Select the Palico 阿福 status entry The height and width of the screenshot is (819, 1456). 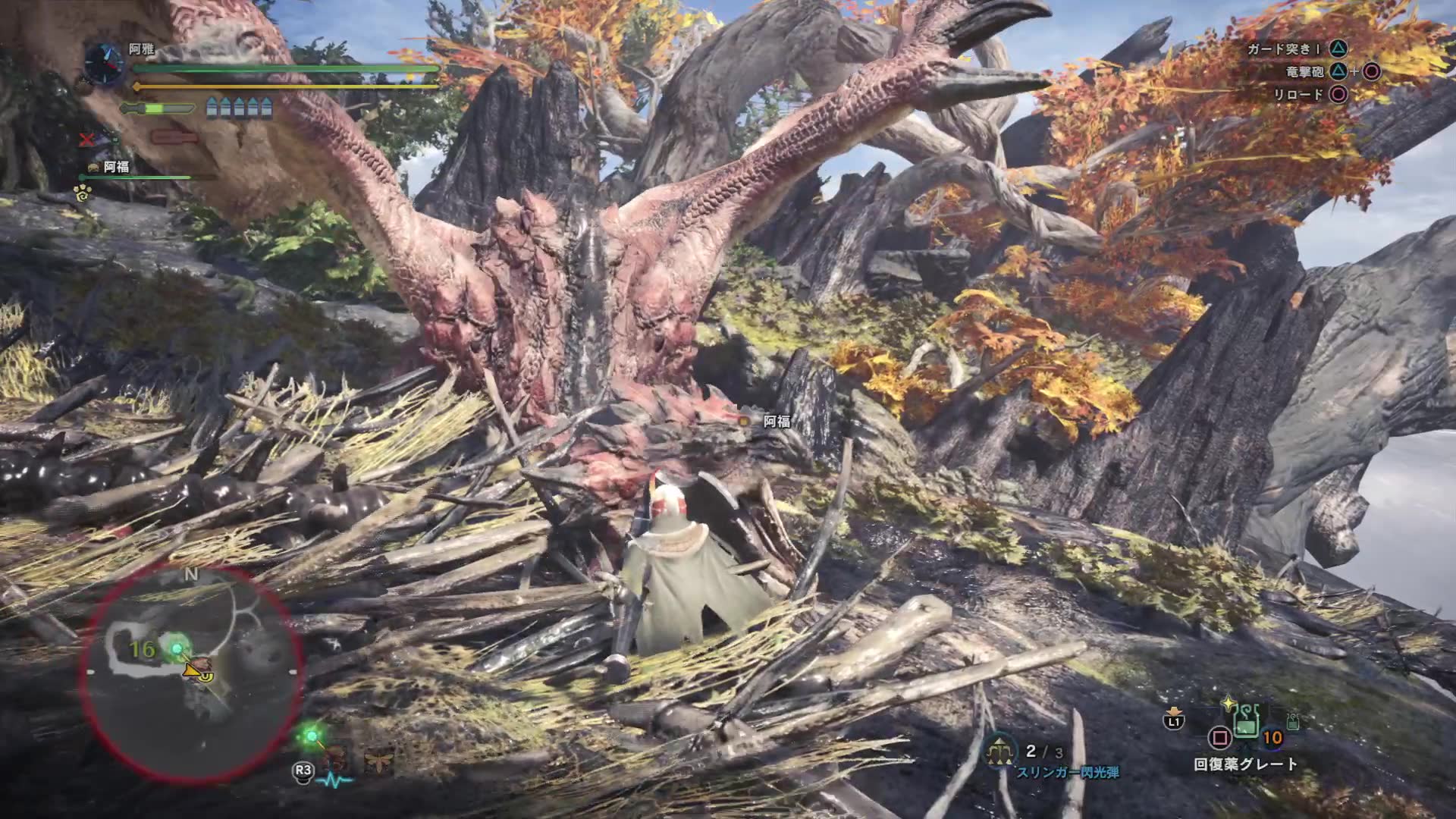[x=116, y=167]
